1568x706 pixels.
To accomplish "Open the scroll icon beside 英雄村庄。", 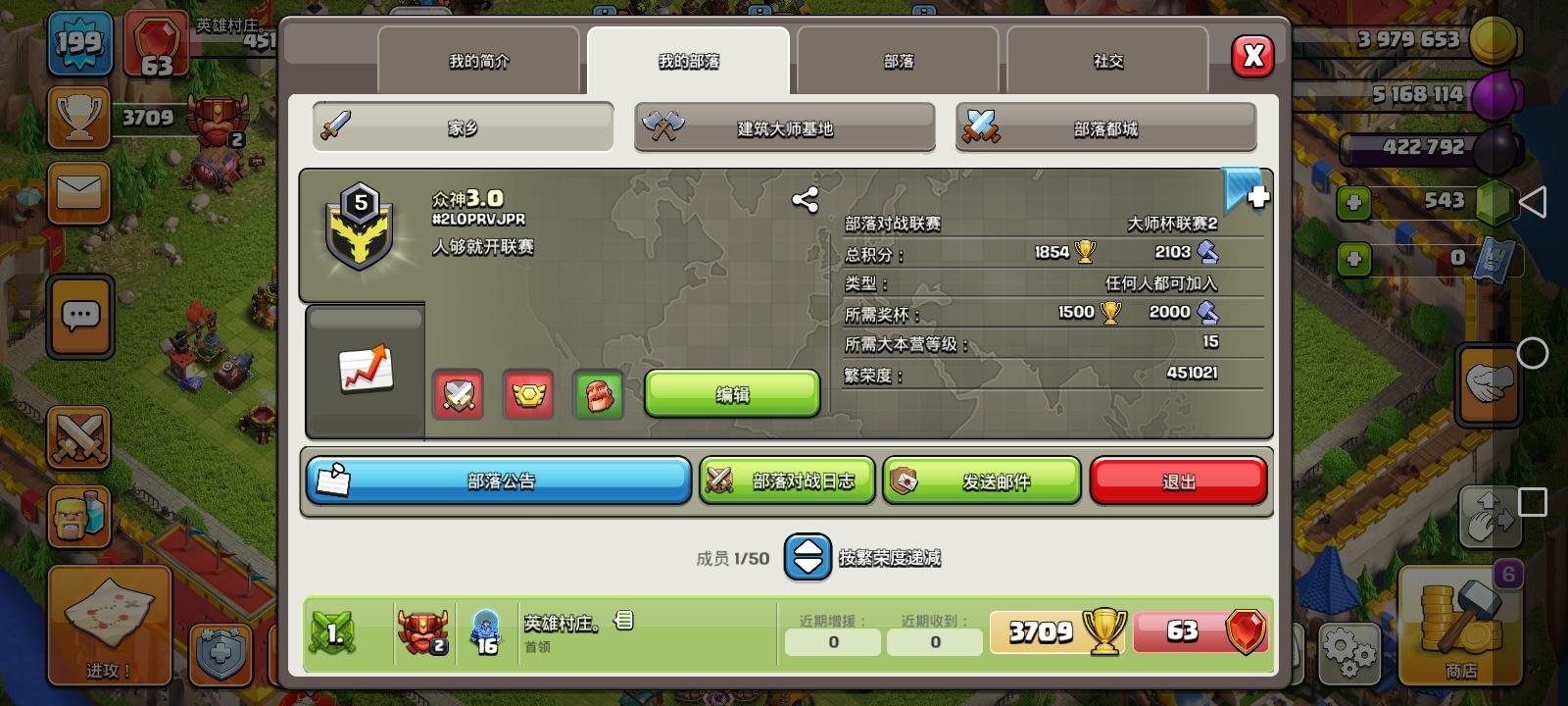I will tap(624, 621).
